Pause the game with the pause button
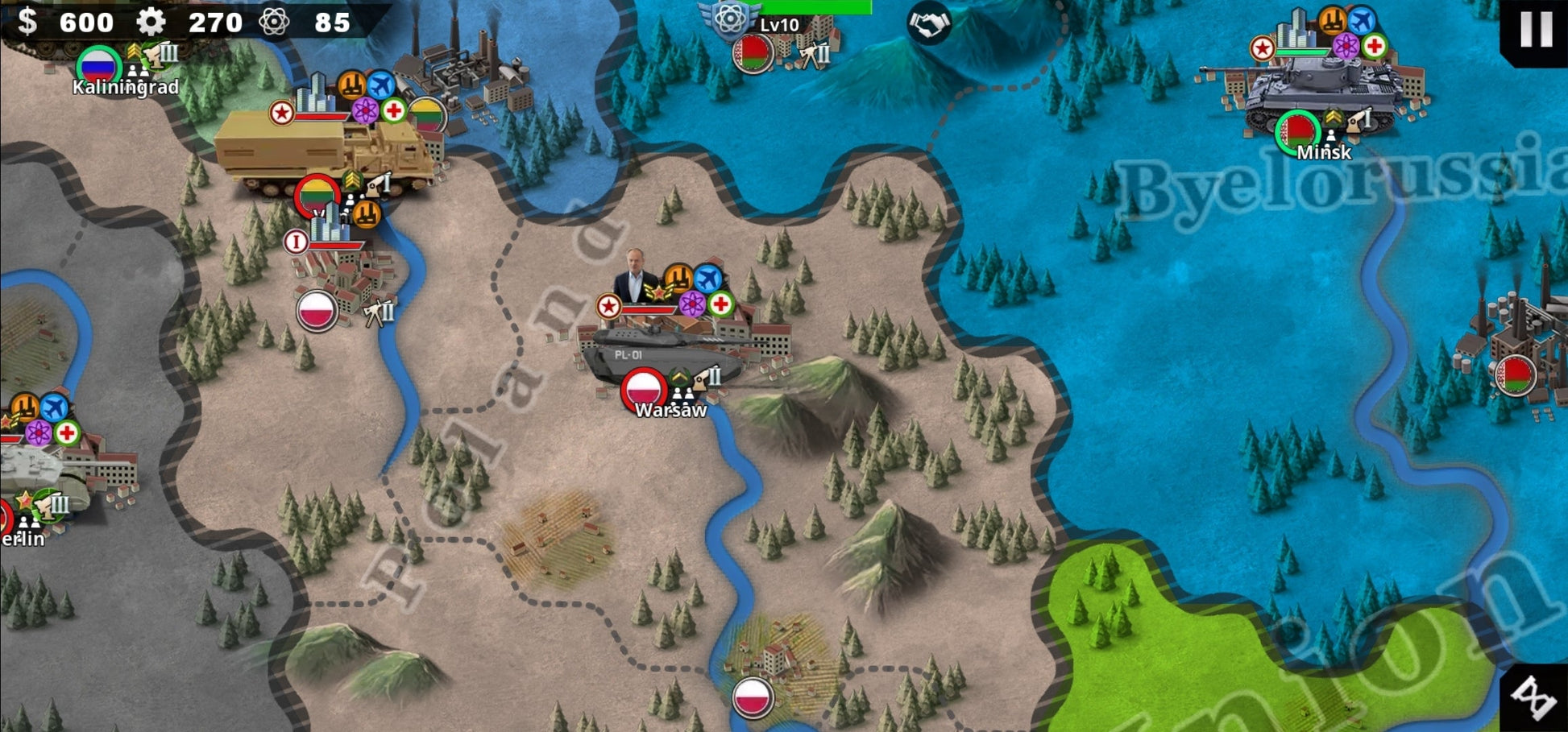Screen dimensions: 1568x732 pyautogui.click(x=1536, y=29)
